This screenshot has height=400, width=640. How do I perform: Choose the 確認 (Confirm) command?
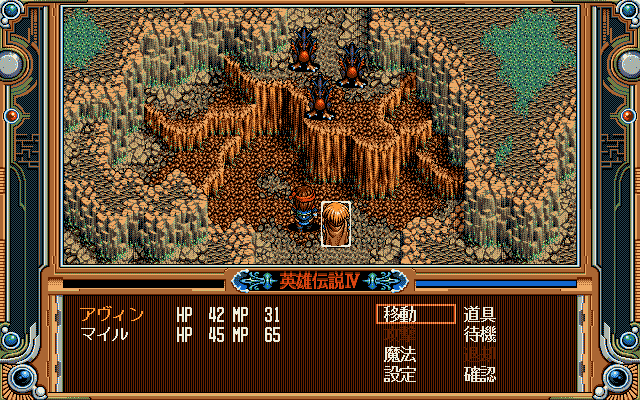coord(480,374)
